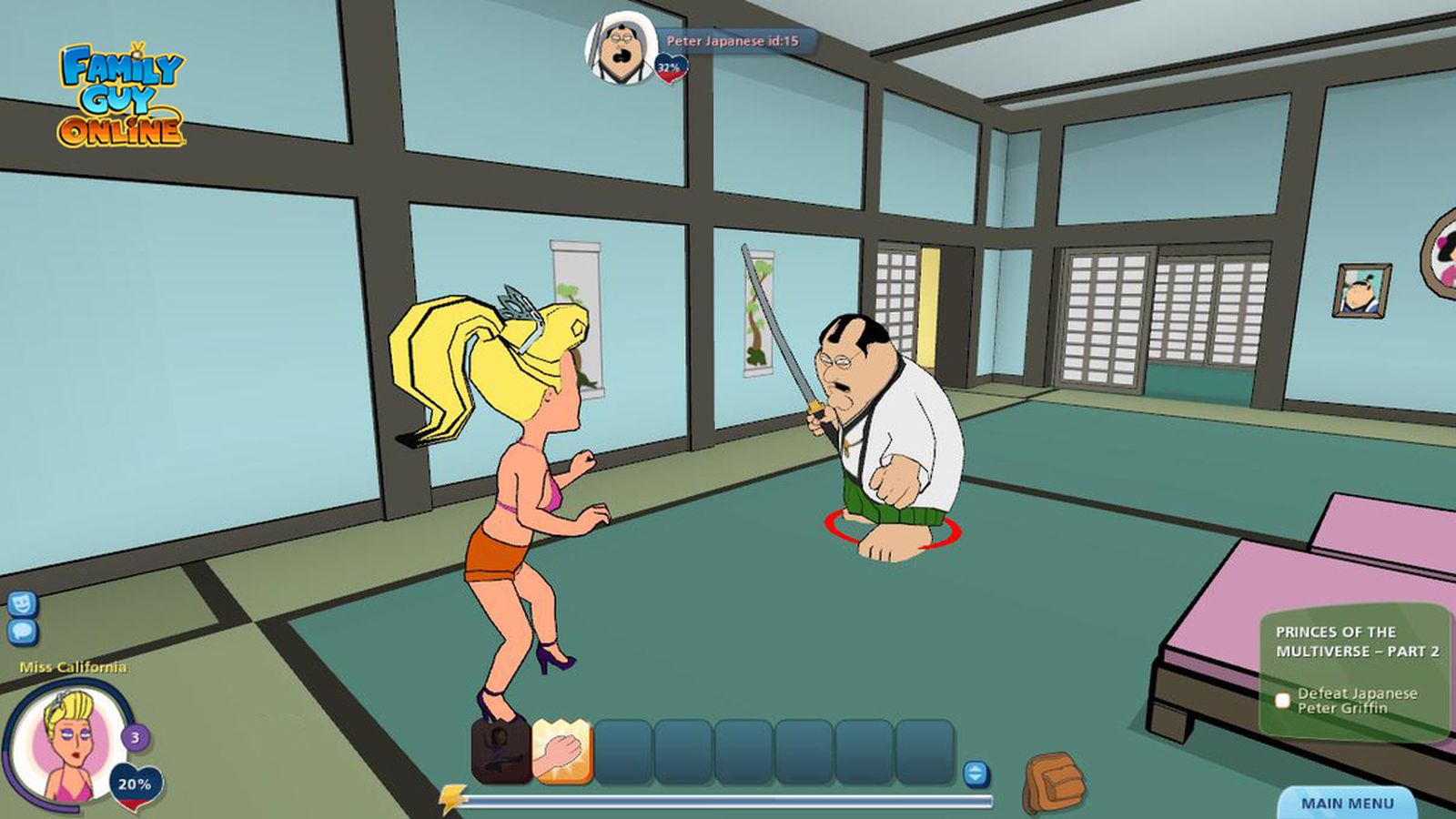This screenshot has width=1456, height=819.
Task: Open the emotes mask button
Action: [22, 603]
